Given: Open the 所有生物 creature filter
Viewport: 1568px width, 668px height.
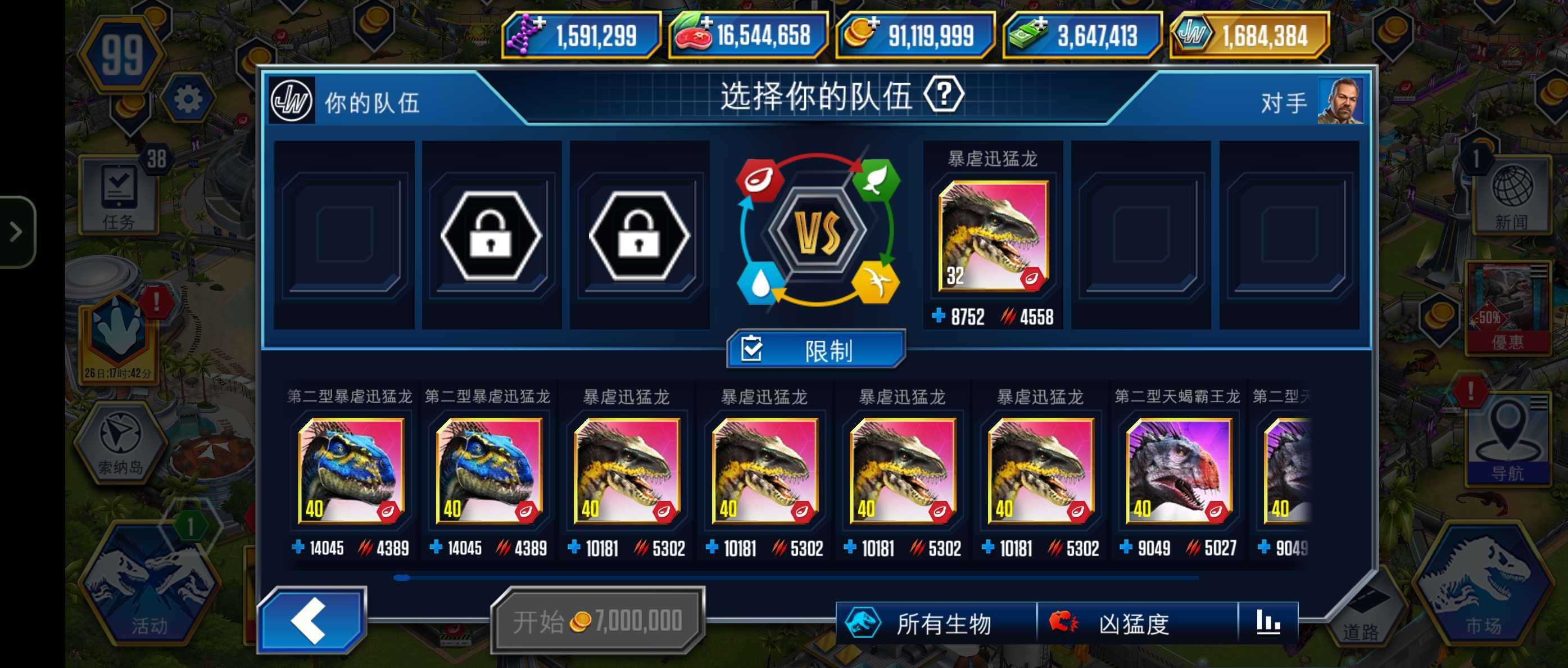Looking at the screenshot, I should (x=935, y=624).
